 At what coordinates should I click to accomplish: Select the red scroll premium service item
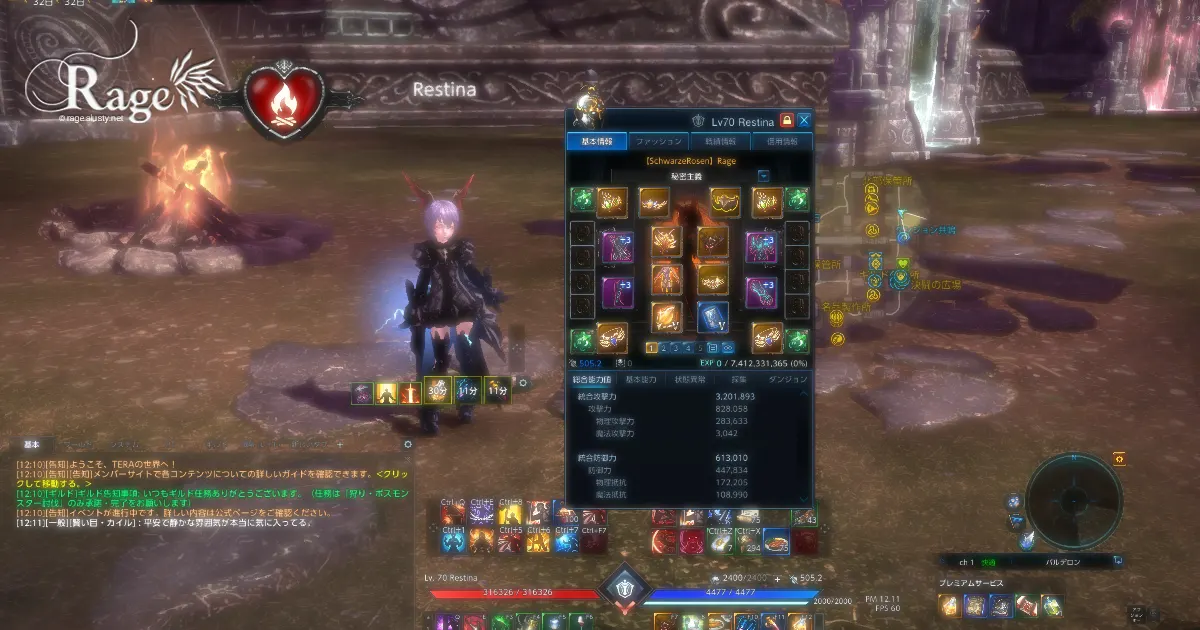[1026, 605]
